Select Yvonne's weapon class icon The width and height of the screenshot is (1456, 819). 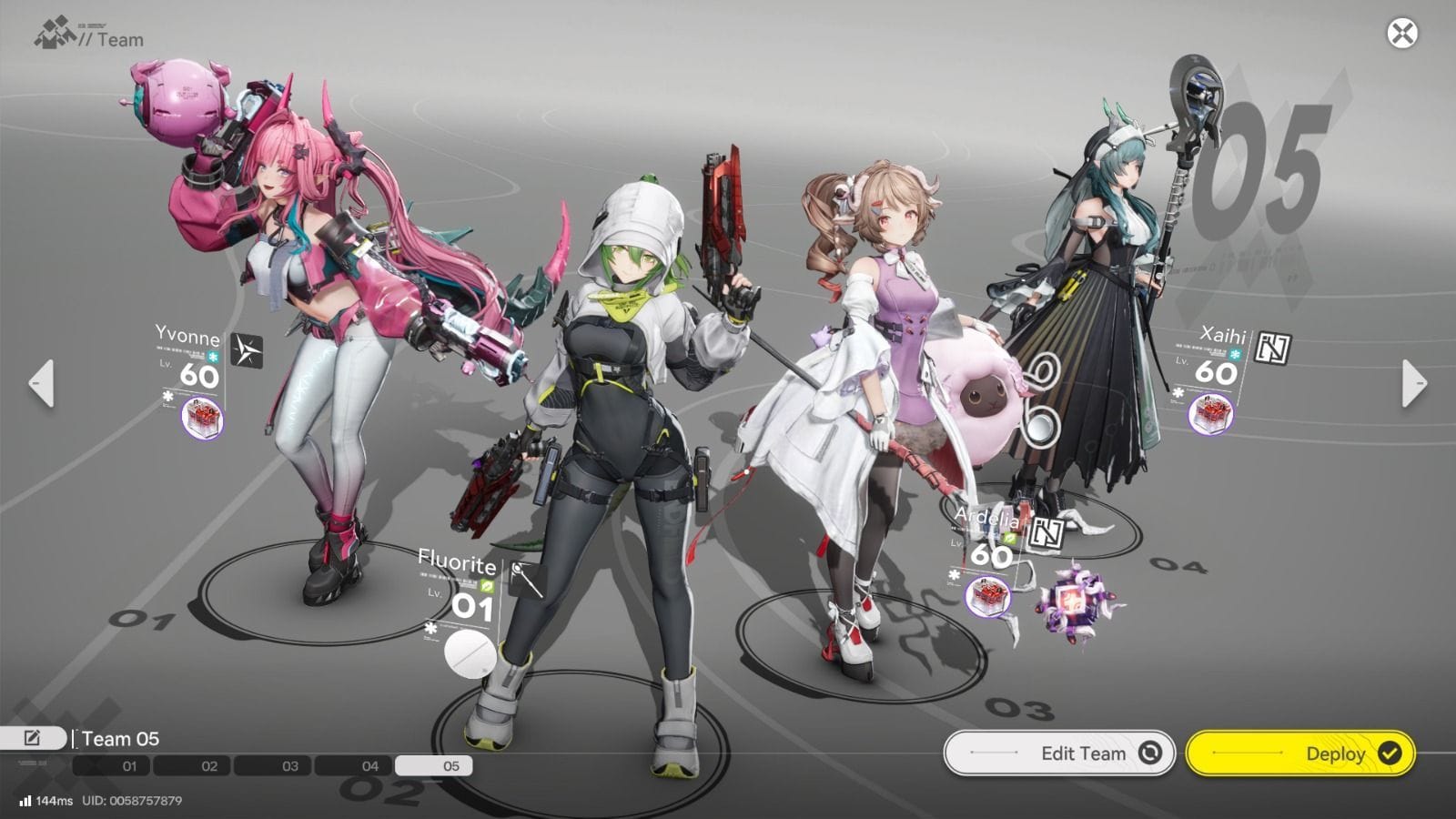[x=247, y=350]
